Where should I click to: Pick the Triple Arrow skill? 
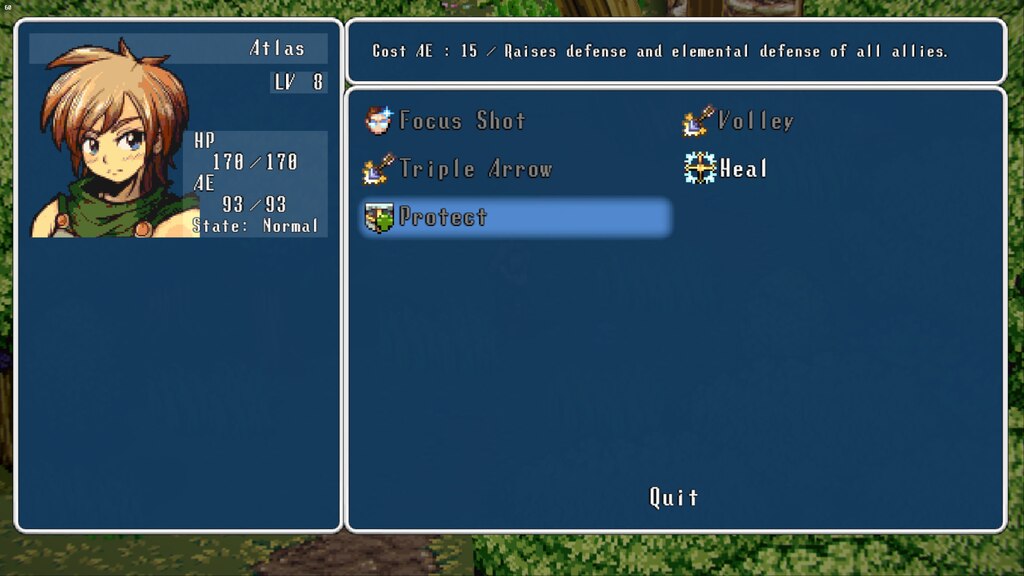[458, 169]
